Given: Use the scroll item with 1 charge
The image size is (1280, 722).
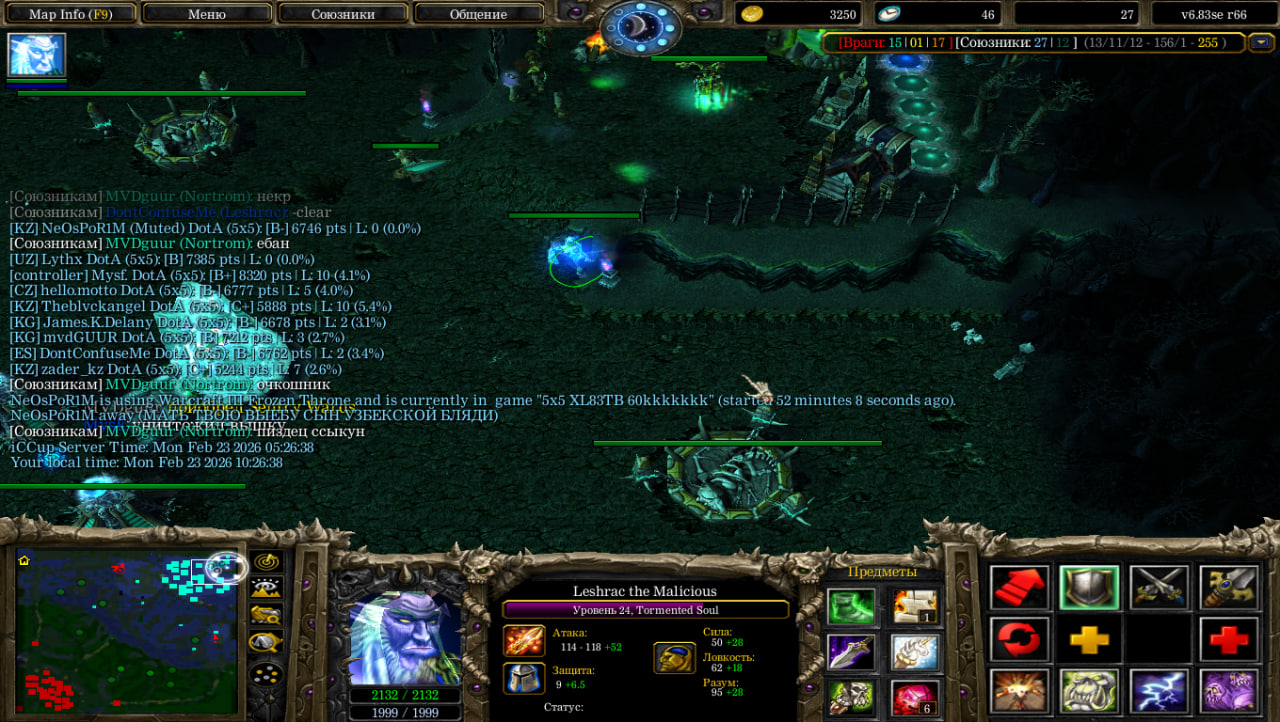Looking at the screenshot, I should pyautogui.click(x=915, y=606).
